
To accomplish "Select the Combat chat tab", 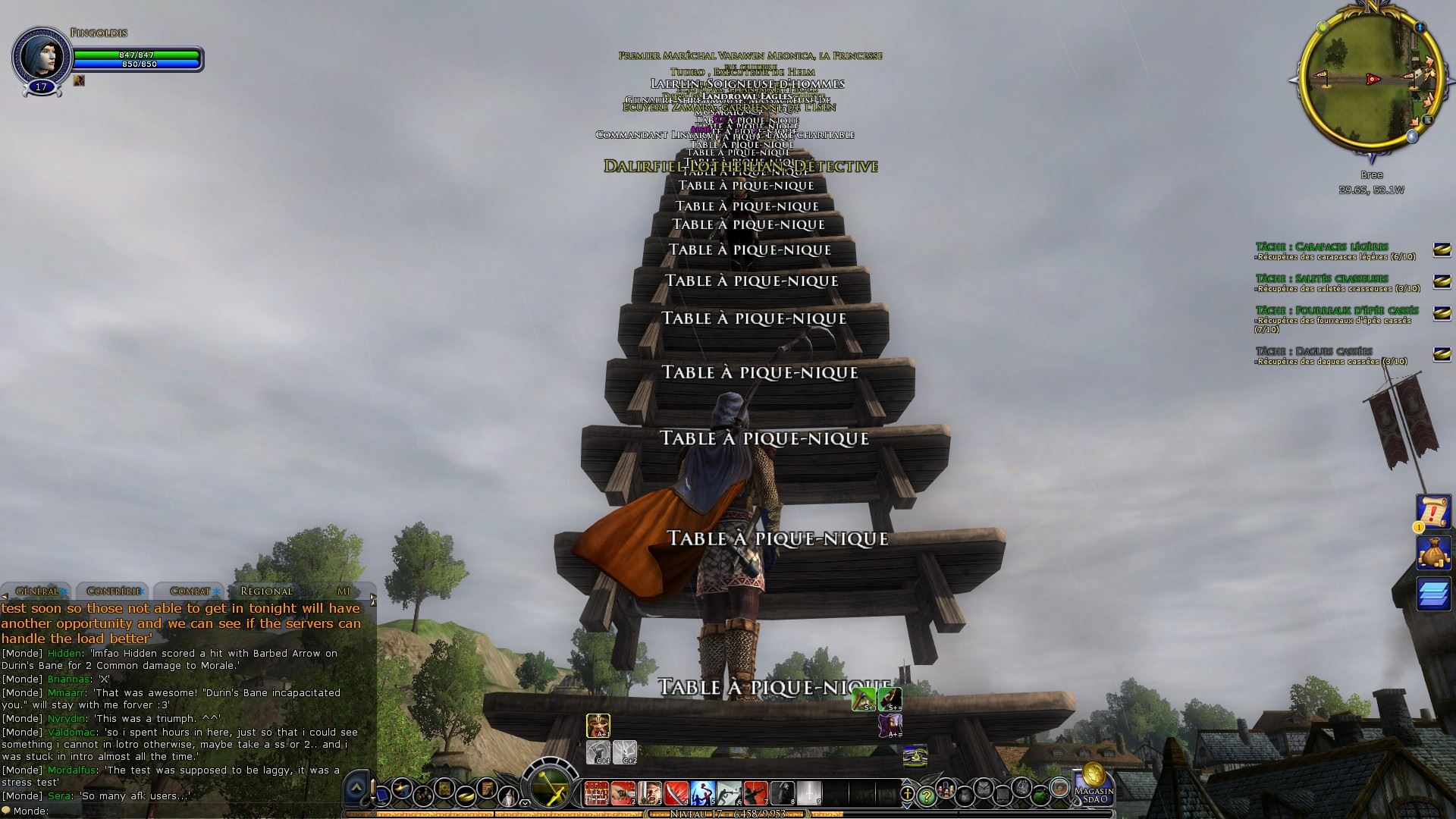I will (190, 591).
